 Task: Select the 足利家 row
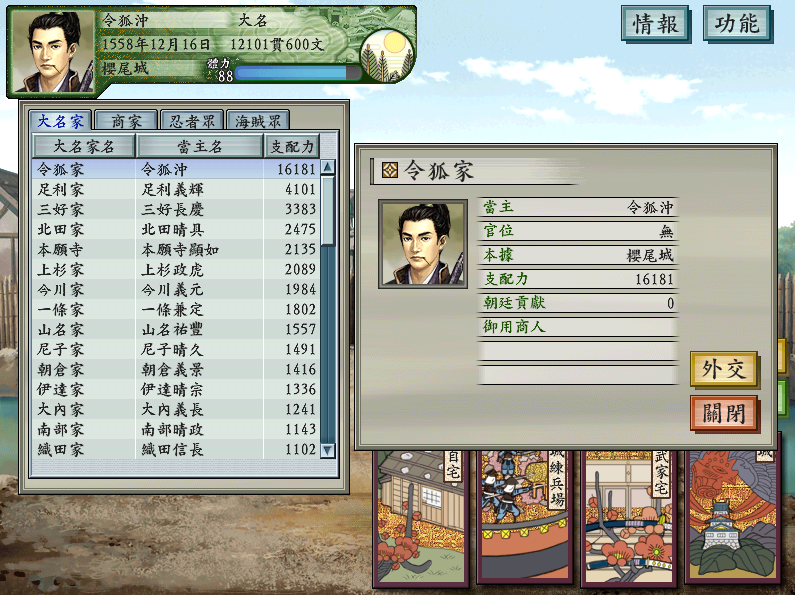(176, 189)
